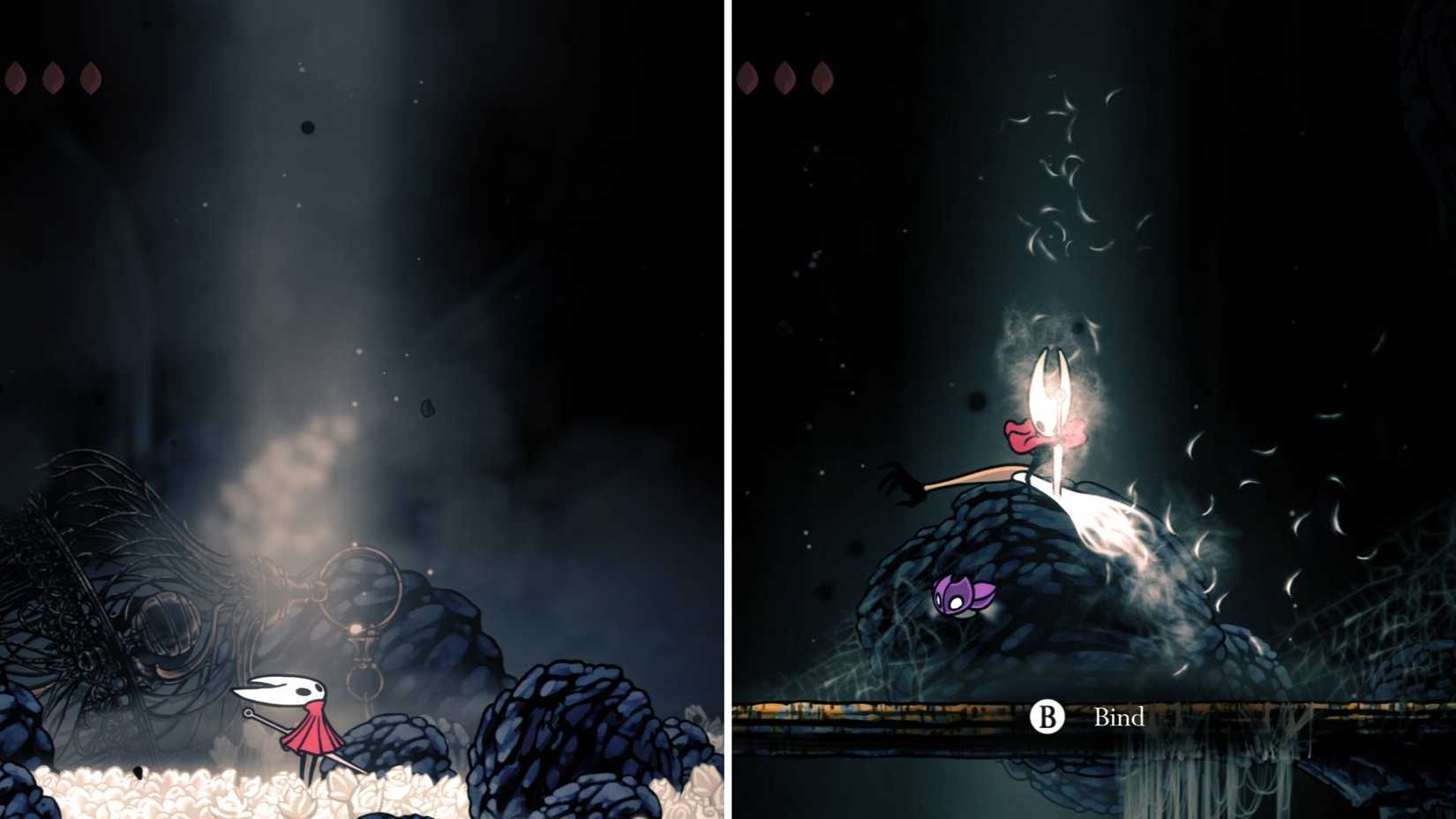Click the first mask icon on the right panel
The image size is (1456, 819).
click(x=748, y=76)
